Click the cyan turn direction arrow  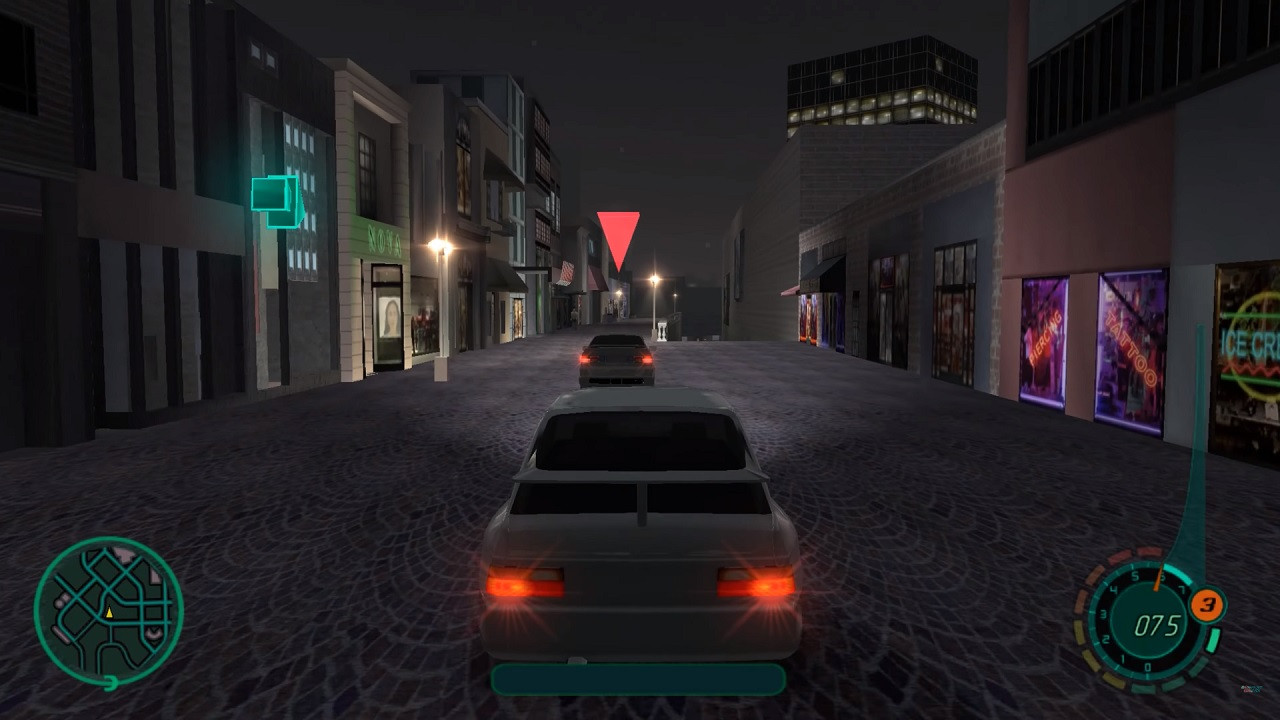(x=277, y=200)
